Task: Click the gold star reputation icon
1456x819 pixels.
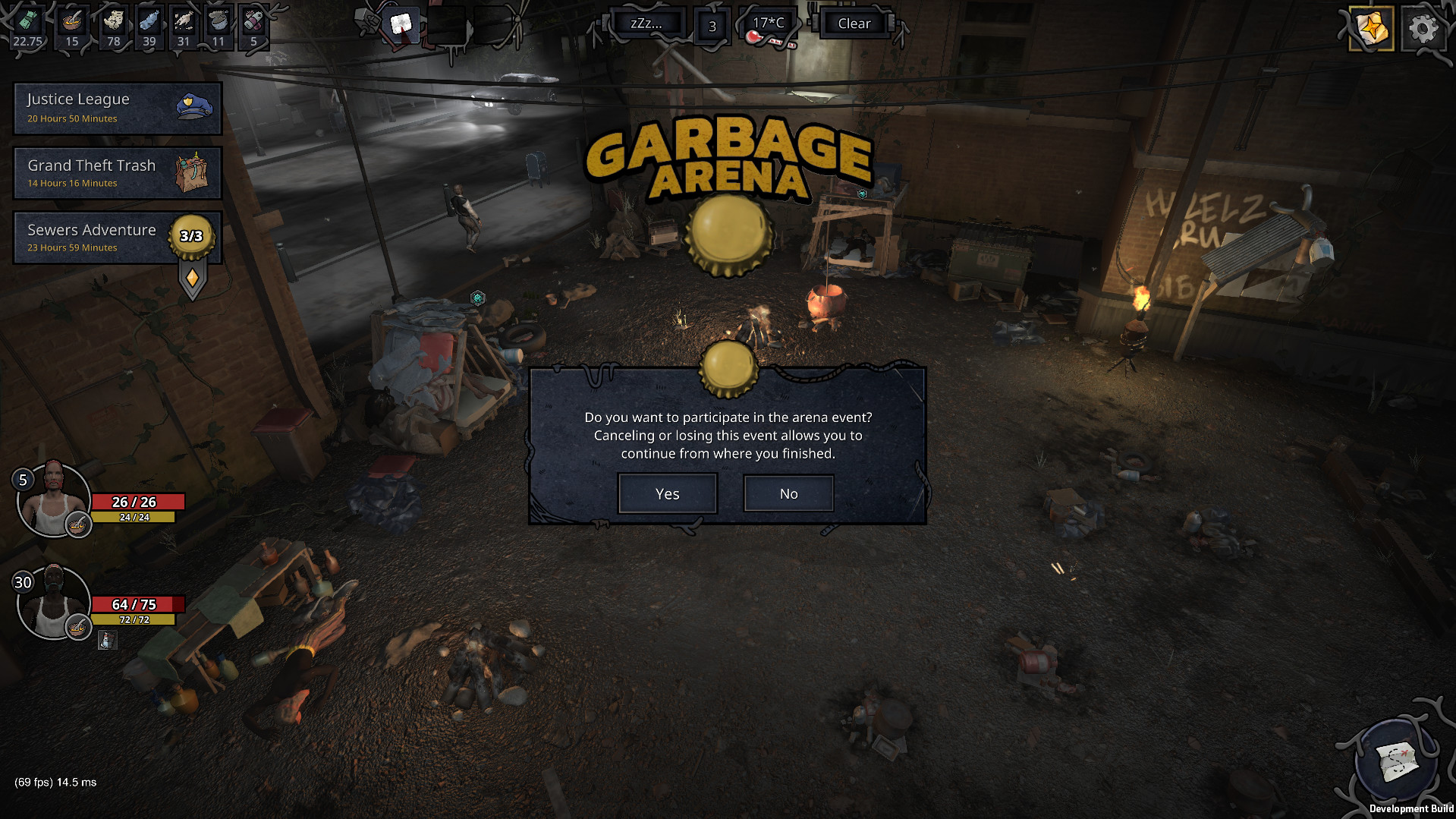Action: click(1370, 29)
